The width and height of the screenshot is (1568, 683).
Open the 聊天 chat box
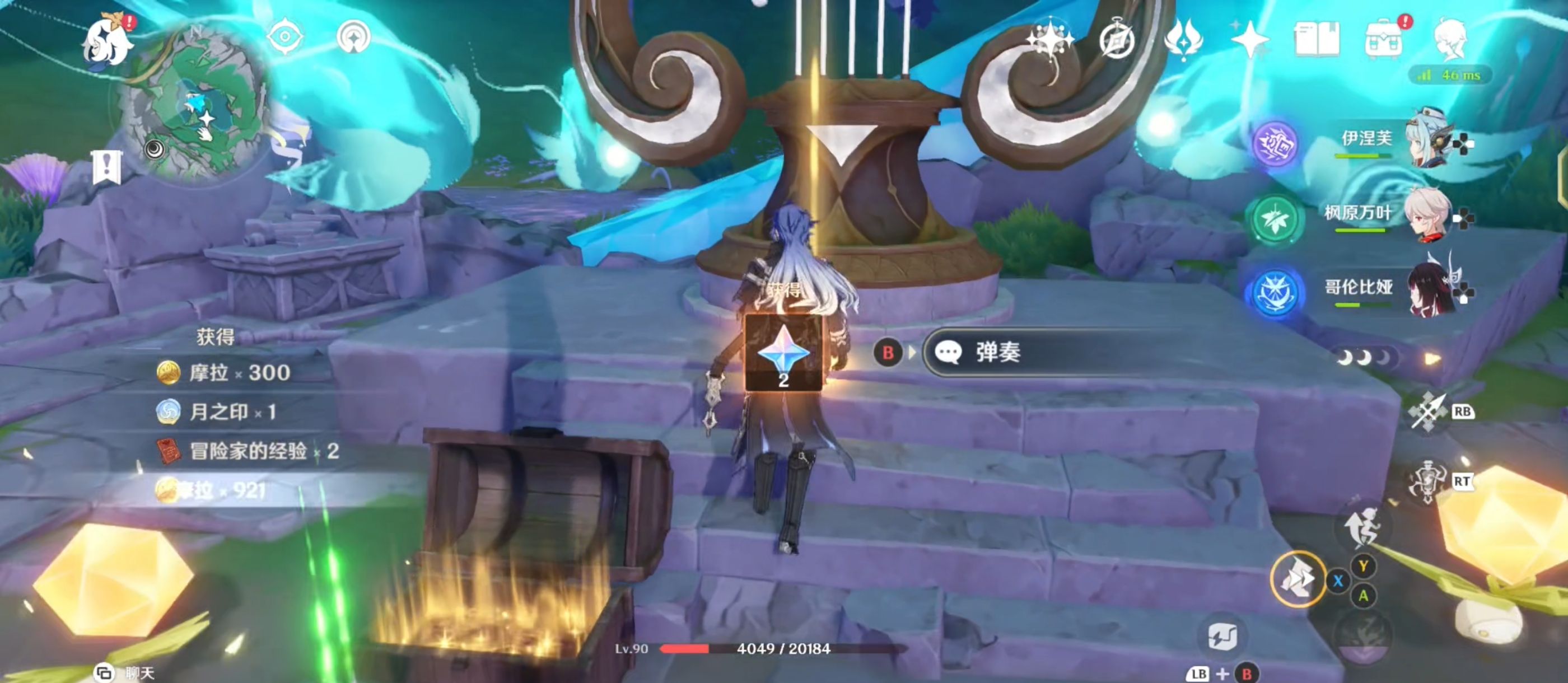pos(125,673)
